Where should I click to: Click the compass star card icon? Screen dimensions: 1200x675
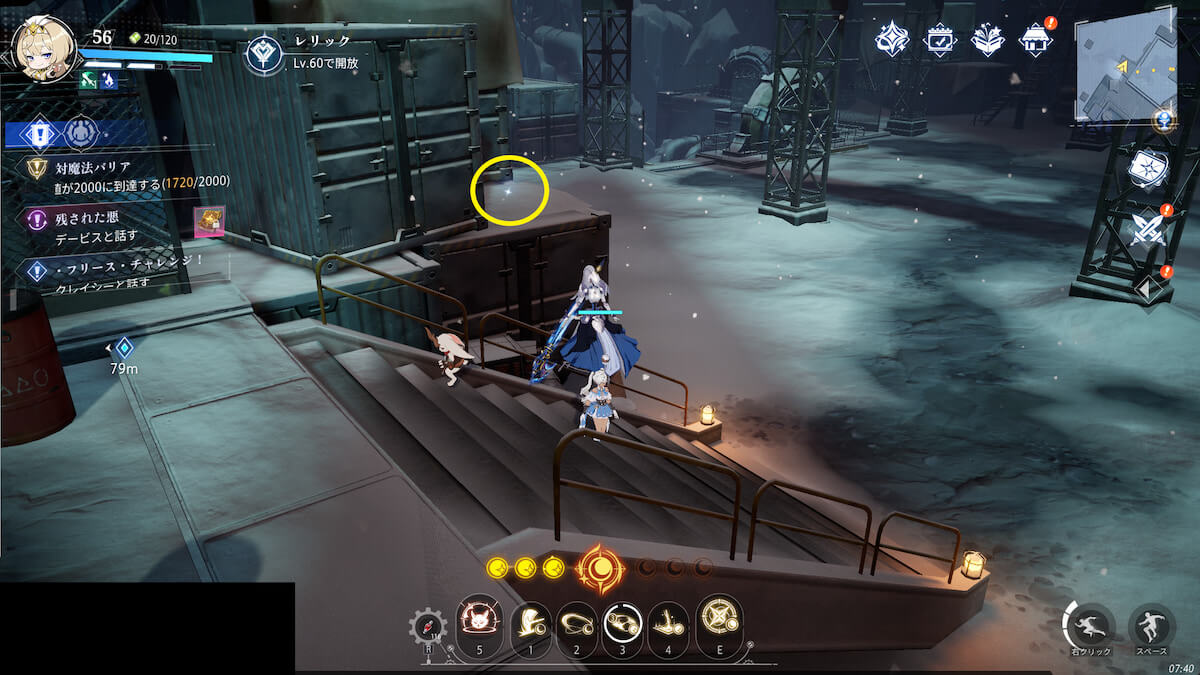1146,170
